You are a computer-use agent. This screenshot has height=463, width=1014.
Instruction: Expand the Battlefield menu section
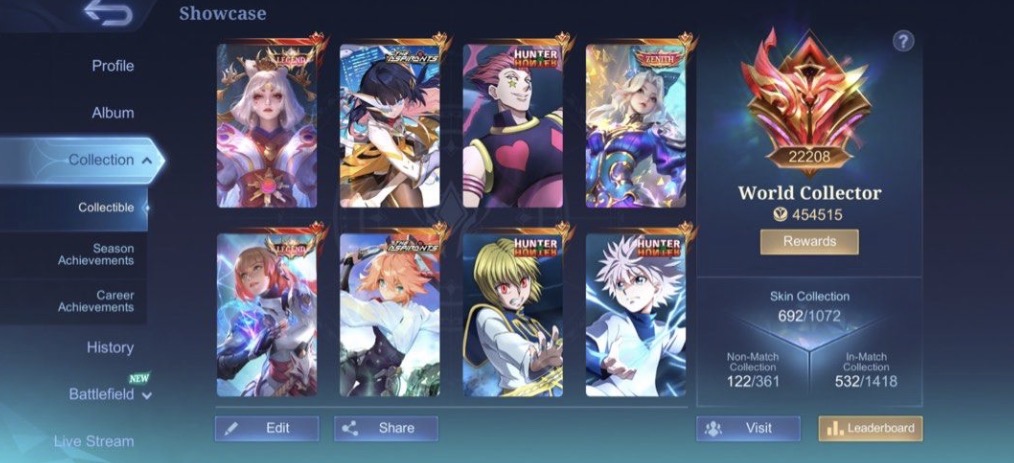[110, 395]
